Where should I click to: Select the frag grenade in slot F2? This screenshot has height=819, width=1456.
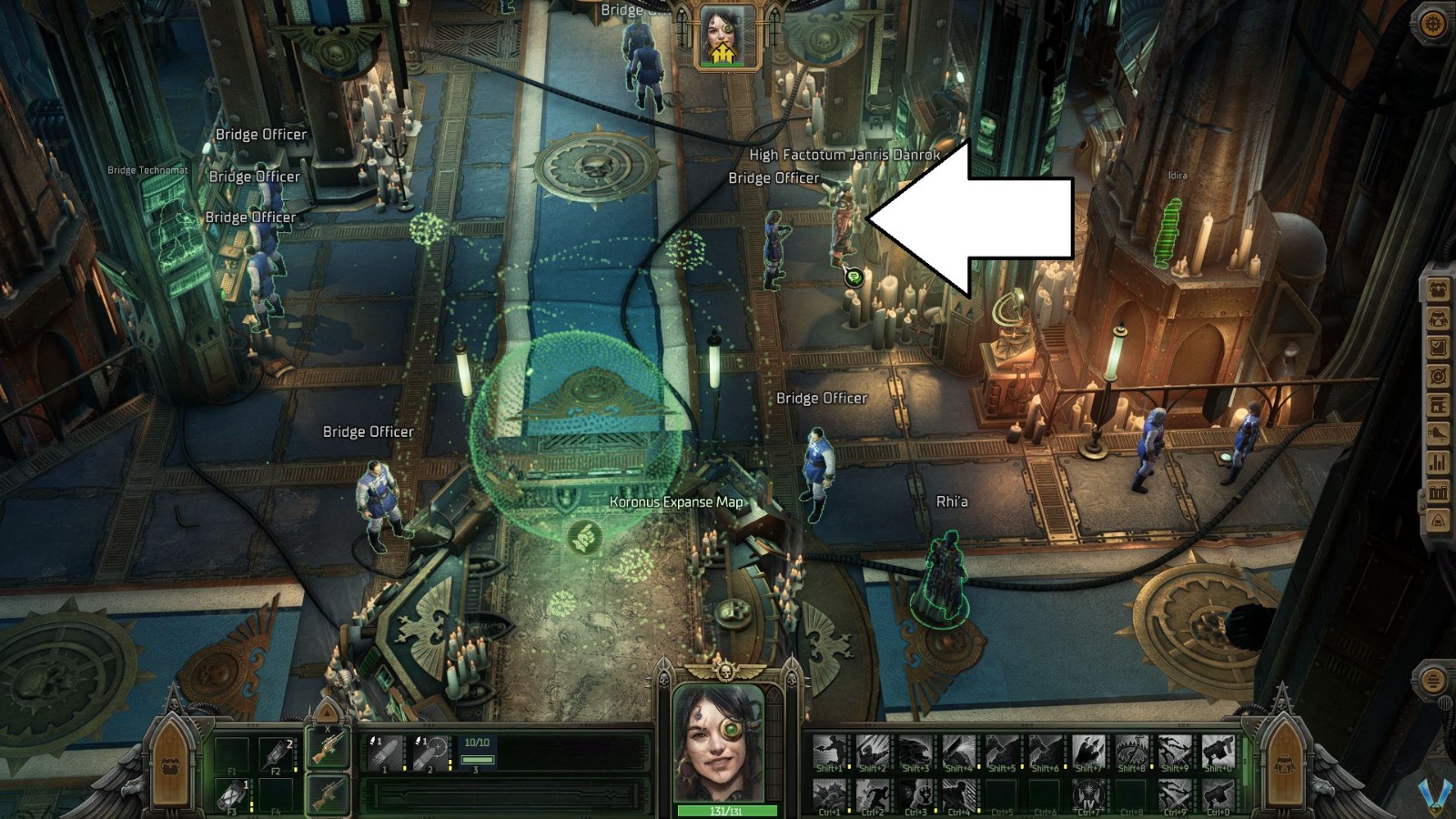[x=278, y=755]
